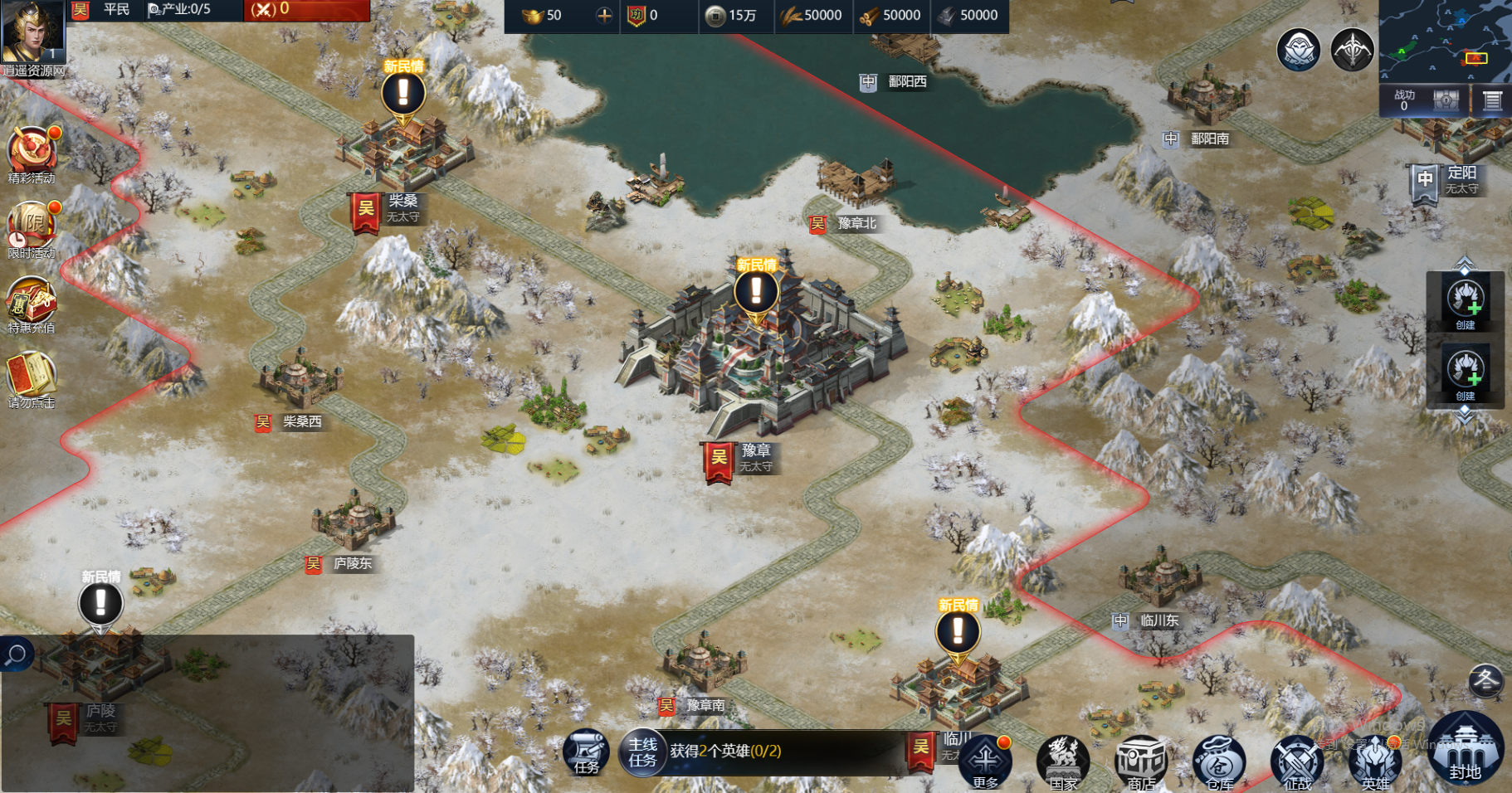Viewport: 1512px width, 793px height.
Task: Open the 任务 quest scroll button
Action: 586,752
